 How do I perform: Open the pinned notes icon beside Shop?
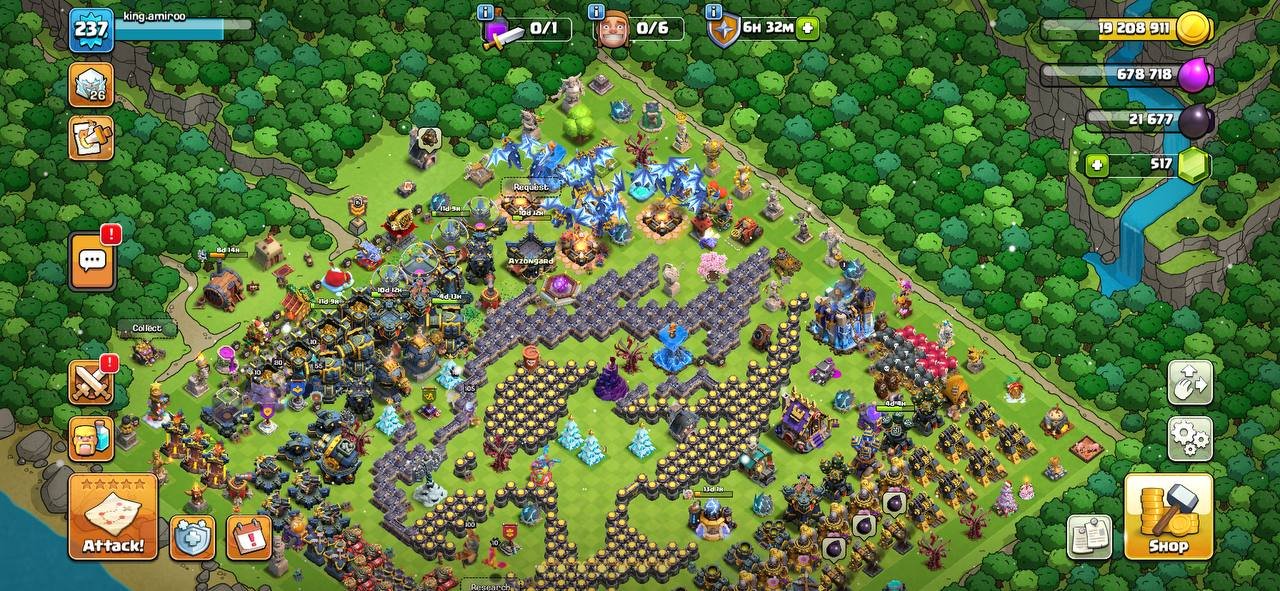pyautogui.click(x=1089, y=537)
